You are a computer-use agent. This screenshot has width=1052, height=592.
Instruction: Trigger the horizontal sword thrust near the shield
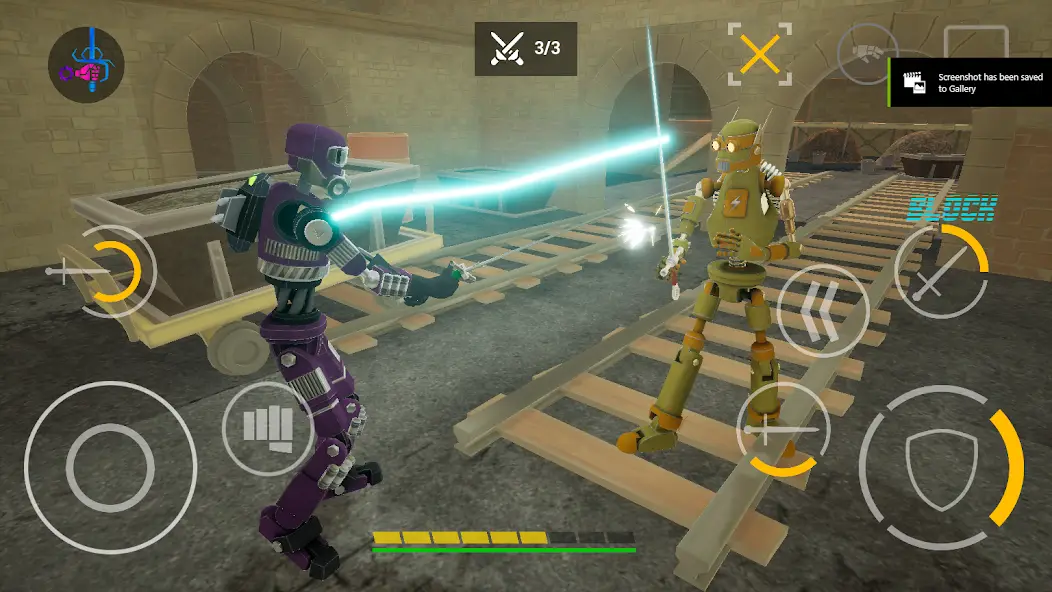click(782, 428)
